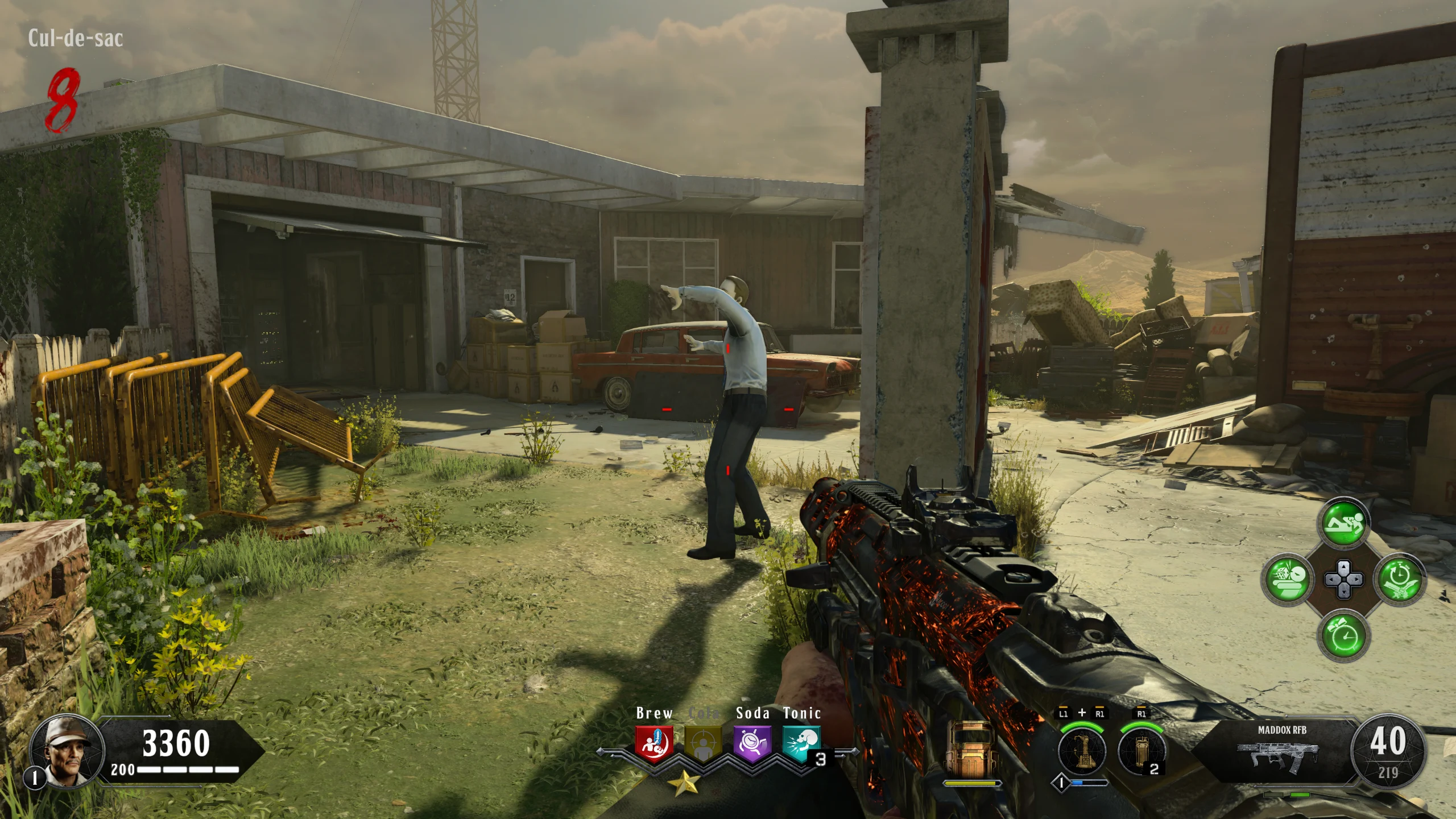Image resolution: width=1456 pixels, height=819 pixels.
Task: Click the player character portrait
Action: pos(66,750)
